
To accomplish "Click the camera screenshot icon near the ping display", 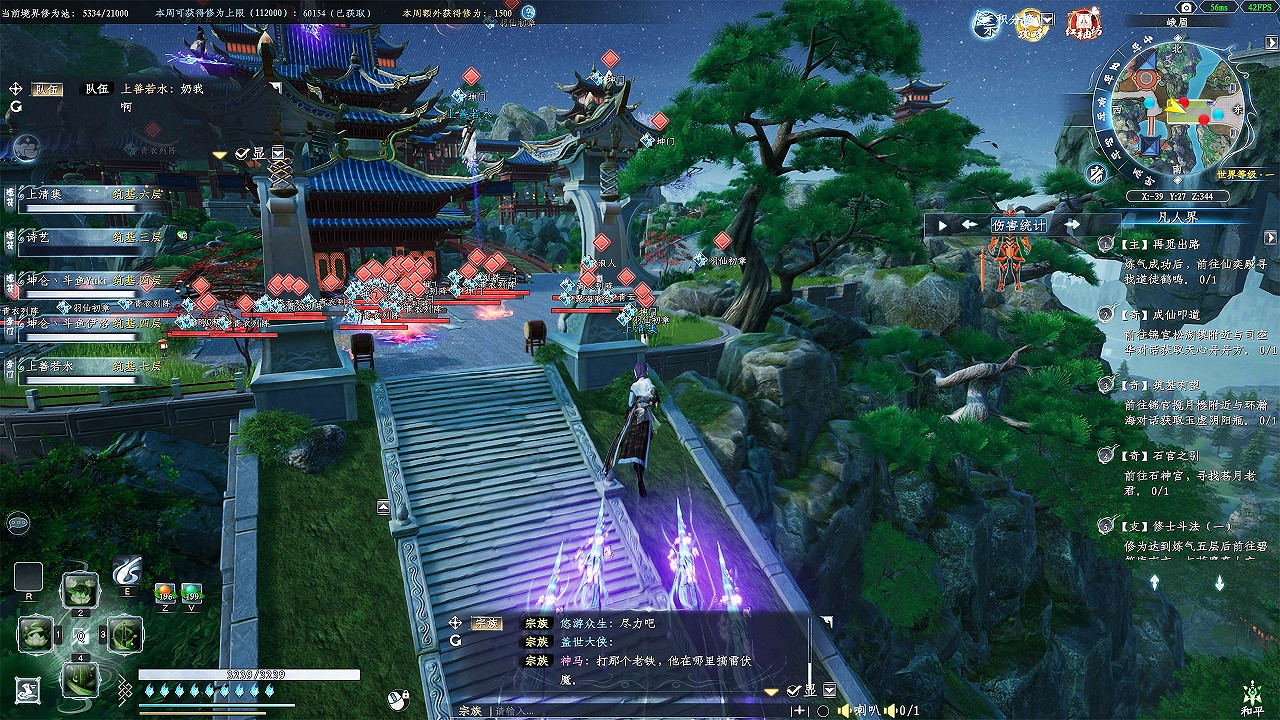I will 1186,8.
